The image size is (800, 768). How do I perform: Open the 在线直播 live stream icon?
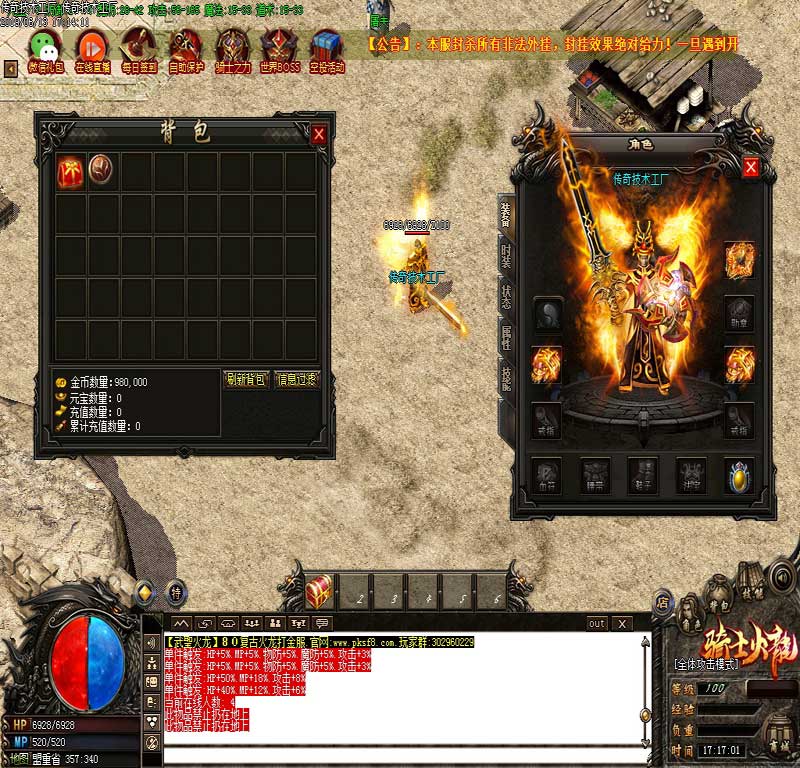pos(91,47)
